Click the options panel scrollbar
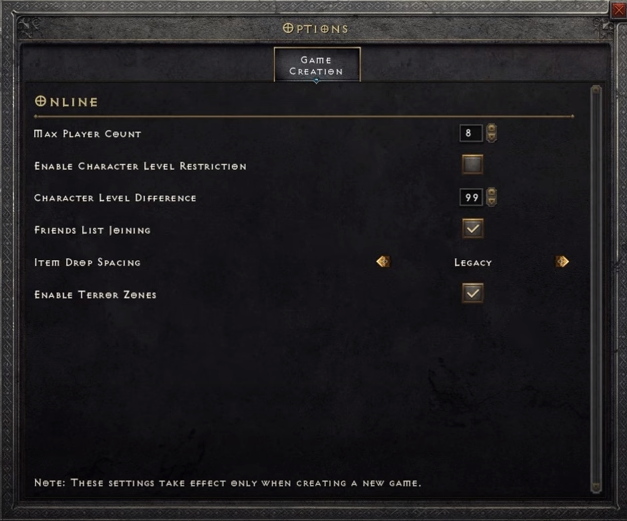The height and width of the screenshot is (521, 627). coord(596,290)
